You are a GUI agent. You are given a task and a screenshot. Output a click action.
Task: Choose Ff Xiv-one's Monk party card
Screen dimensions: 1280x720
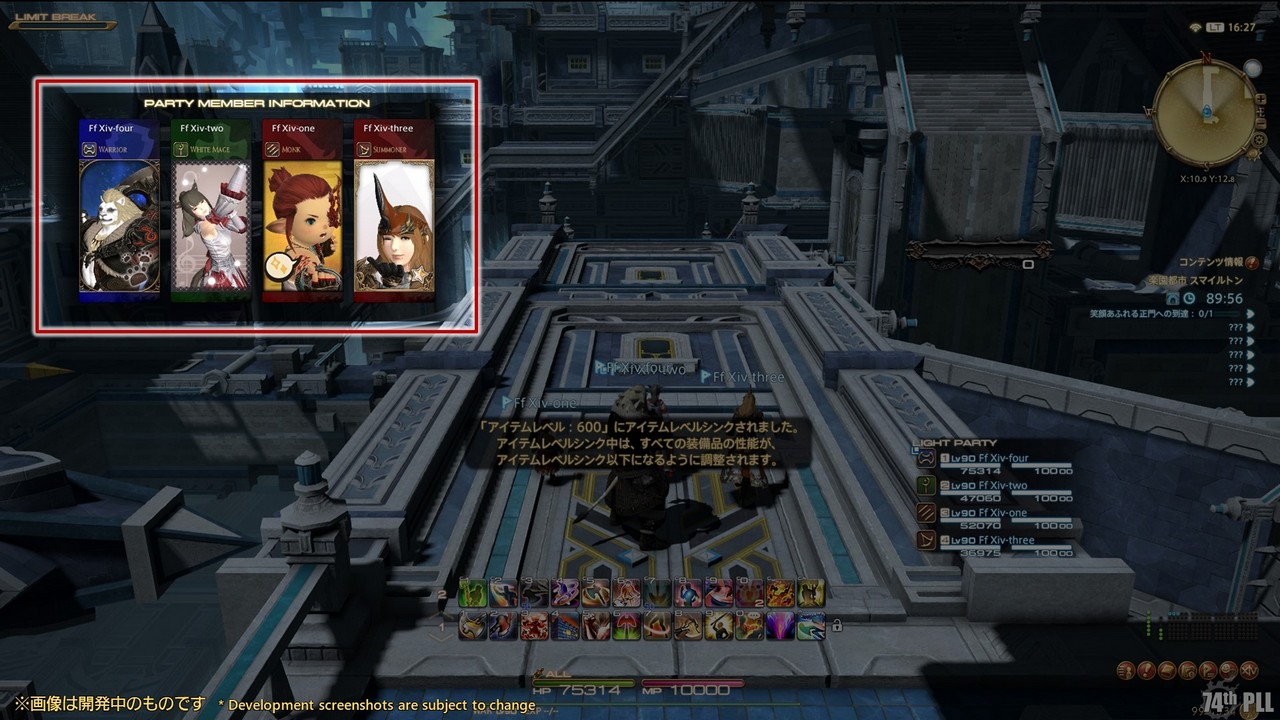click(302, 211)
